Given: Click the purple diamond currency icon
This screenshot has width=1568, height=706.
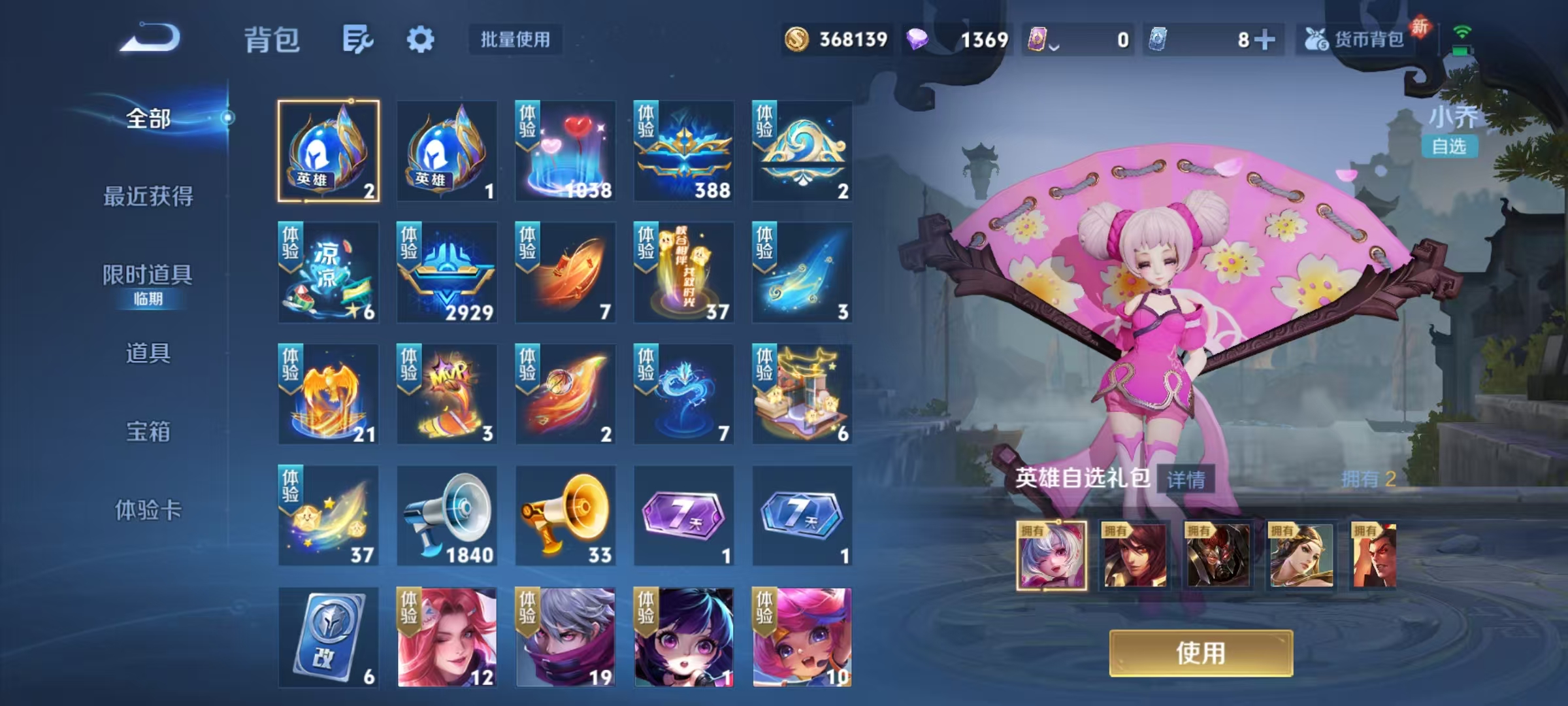Looking at the screenshot, I should pos(917,39).
